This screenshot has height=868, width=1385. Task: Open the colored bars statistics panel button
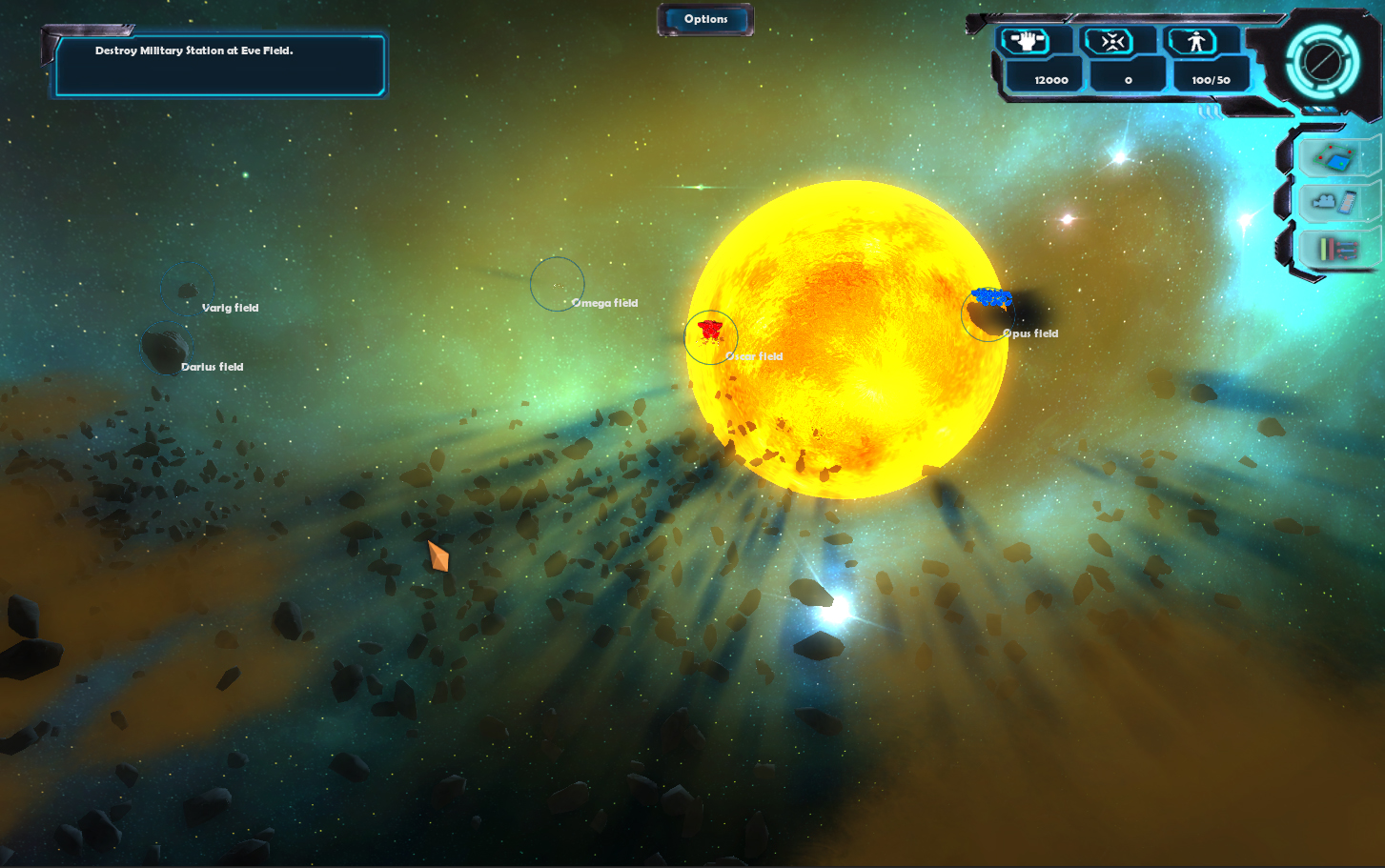click(x=1337, y=249)
